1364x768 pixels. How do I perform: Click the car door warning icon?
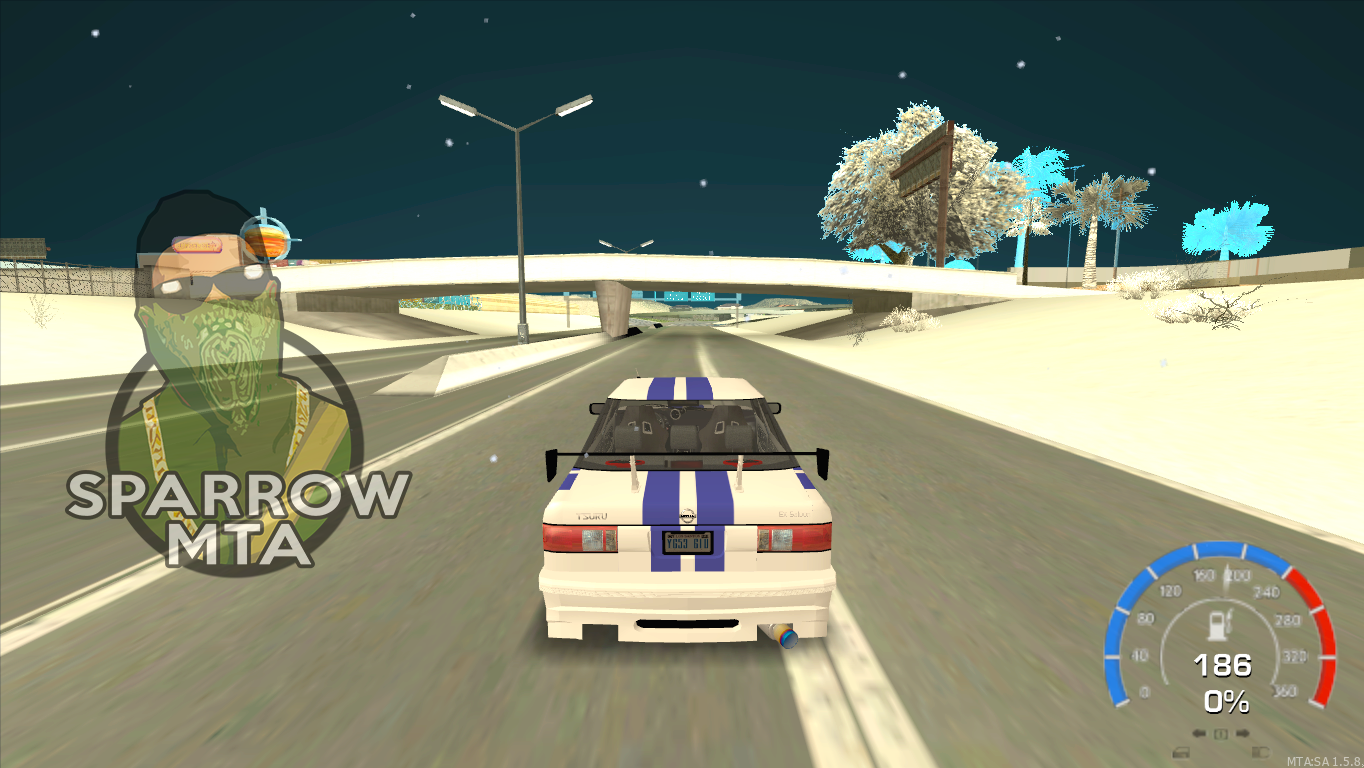coord(1181,753)
